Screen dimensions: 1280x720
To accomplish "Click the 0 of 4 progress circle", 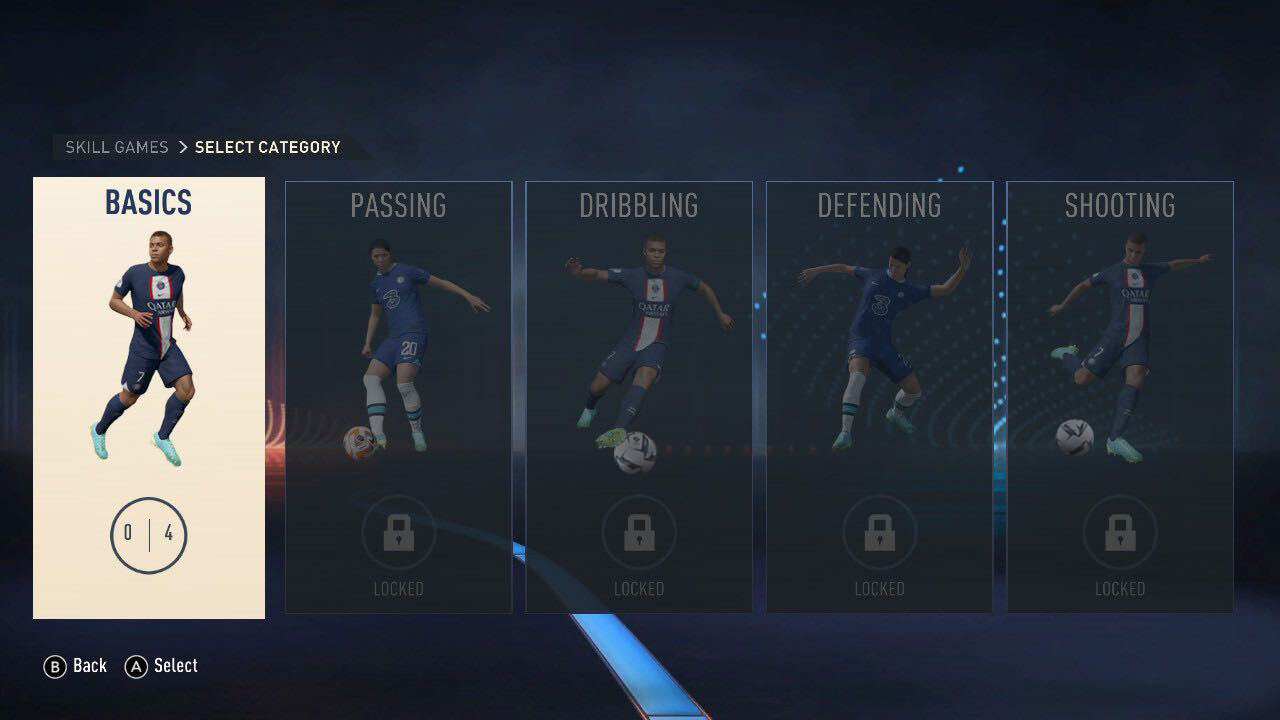I will tap(148, 535).
